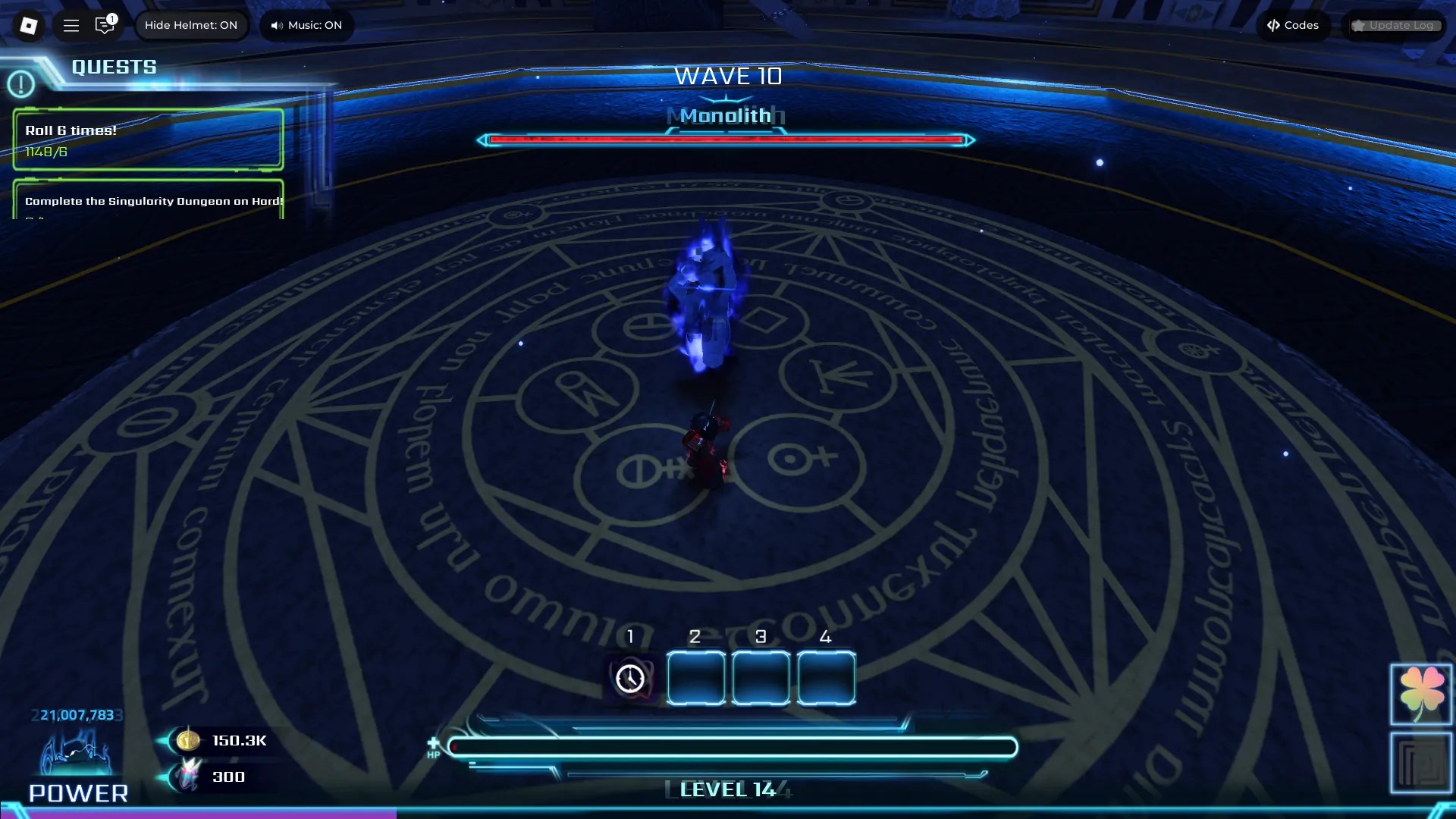Toggle Music to OFF
The width and height of the screenshot is (1456, 819).
coord(306,25)
